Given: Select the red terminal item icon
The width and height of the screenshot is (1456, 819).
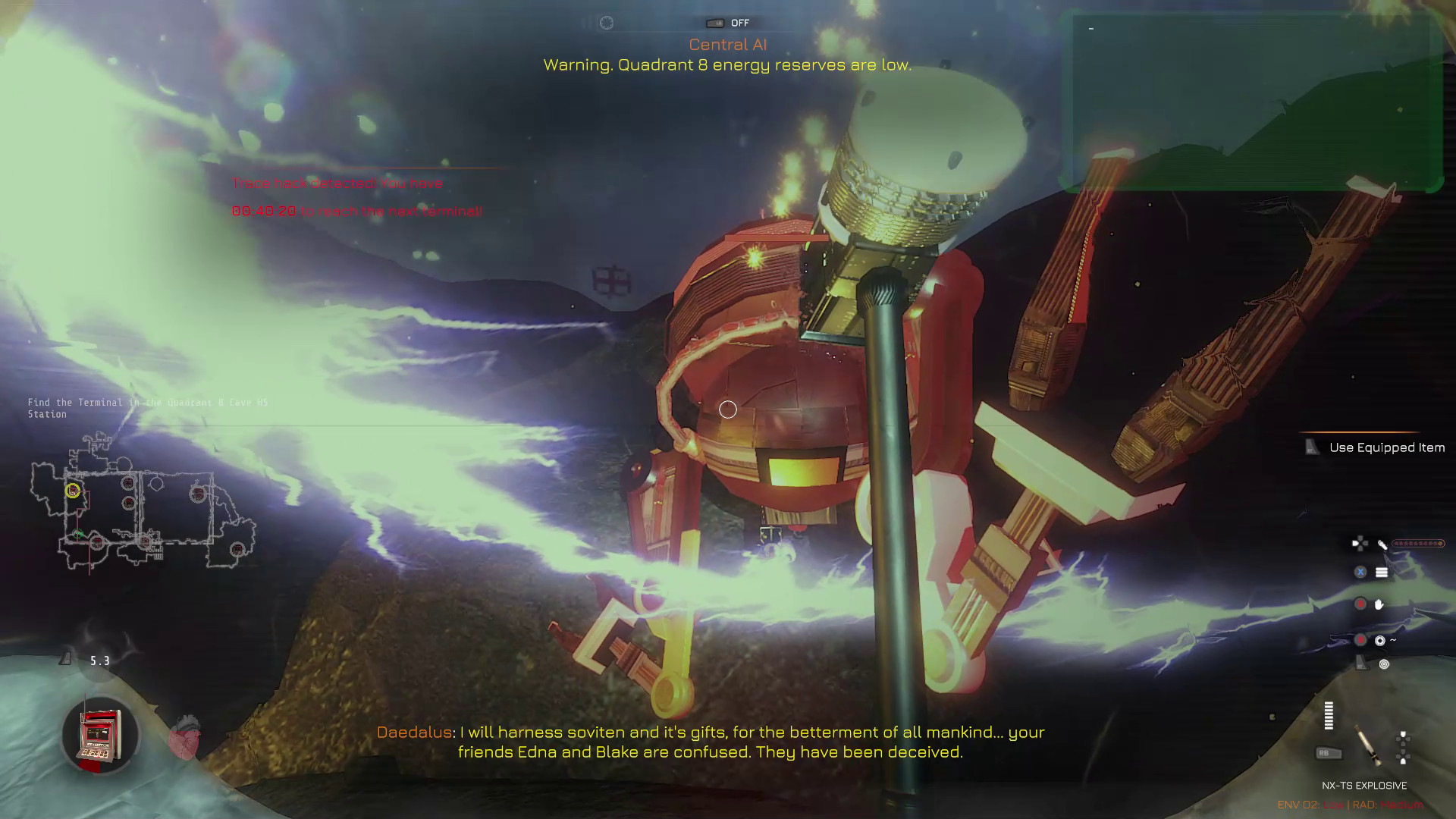Looking at the screenshot, I should [100, 736].
